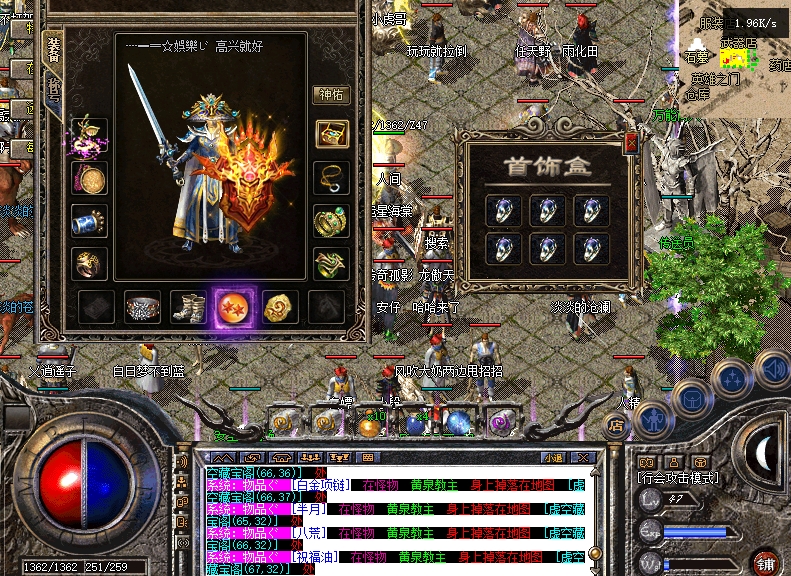Image resolution: width=791 pixels, height=576 pixels.
Task: Select the orange star orb slot
Action: coord(234,308)
